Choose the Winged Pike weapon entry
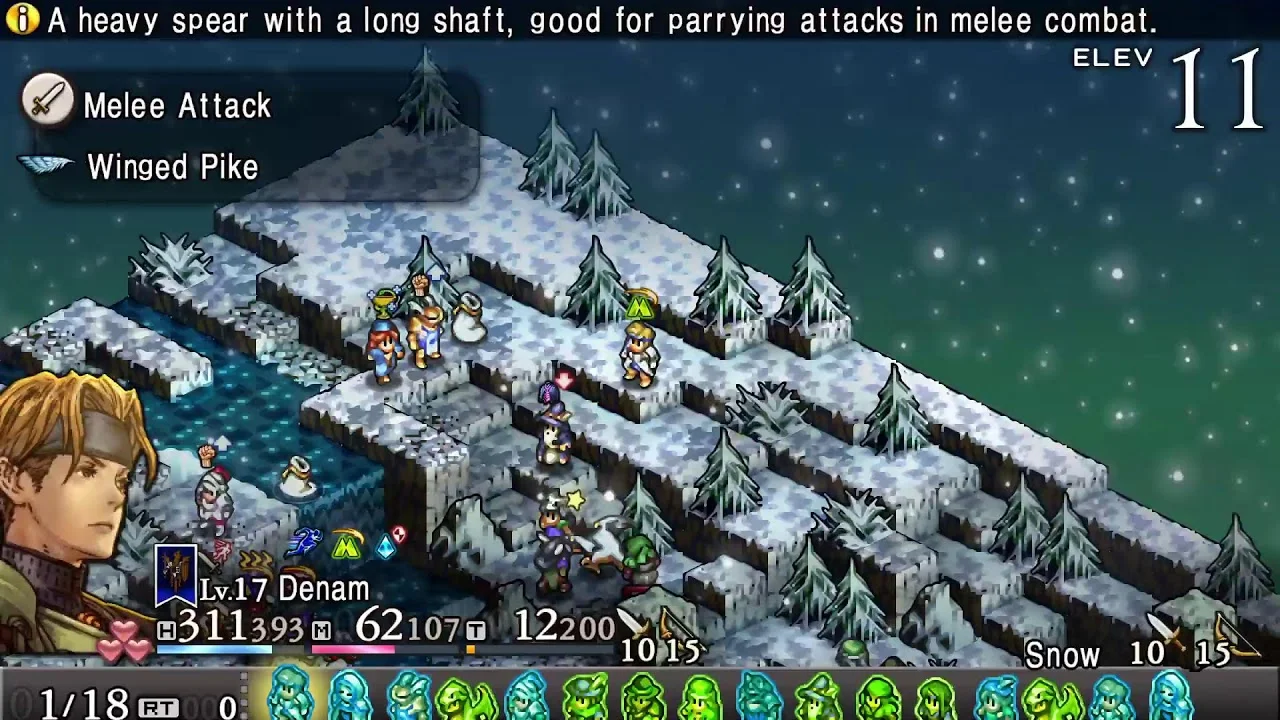1280x720 pixels. pos(172,167)
